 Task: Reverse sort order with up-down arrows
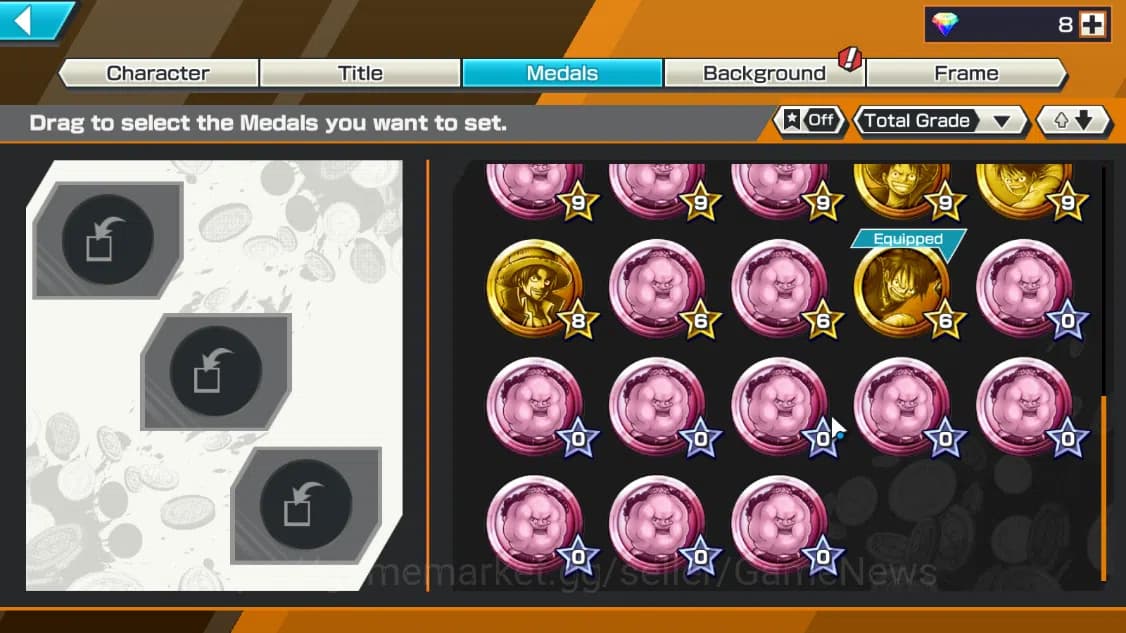coord(1074,121)
